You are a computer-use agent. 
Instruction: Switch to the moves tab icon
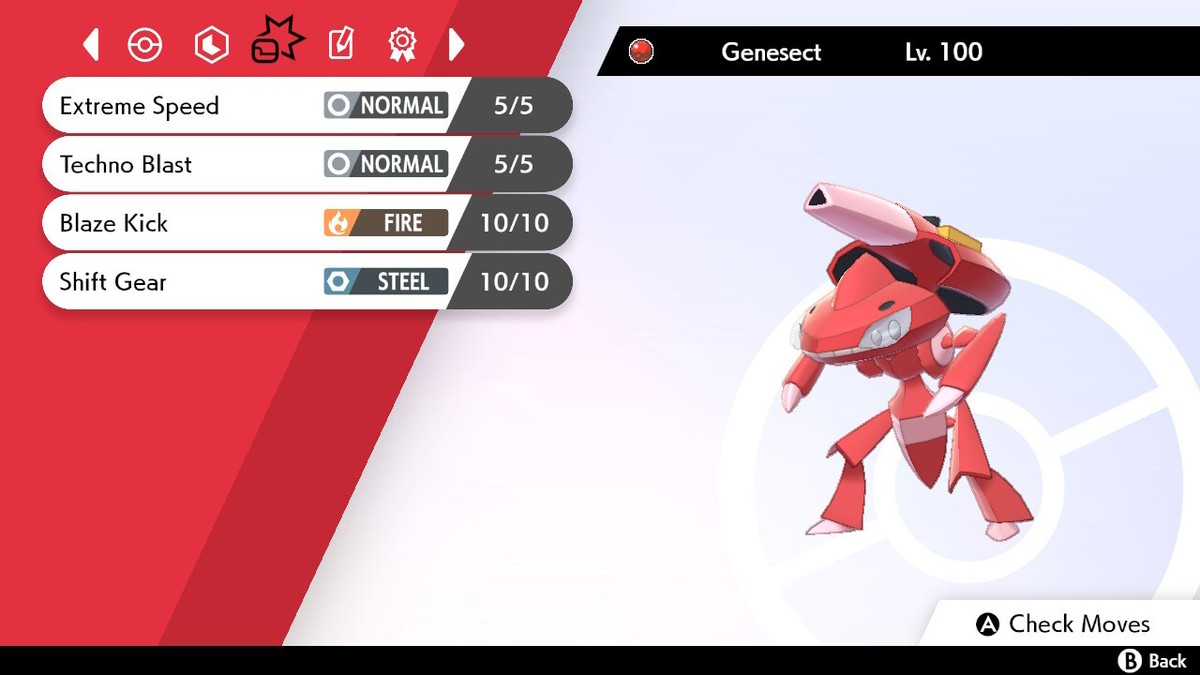tap(275, 42)
